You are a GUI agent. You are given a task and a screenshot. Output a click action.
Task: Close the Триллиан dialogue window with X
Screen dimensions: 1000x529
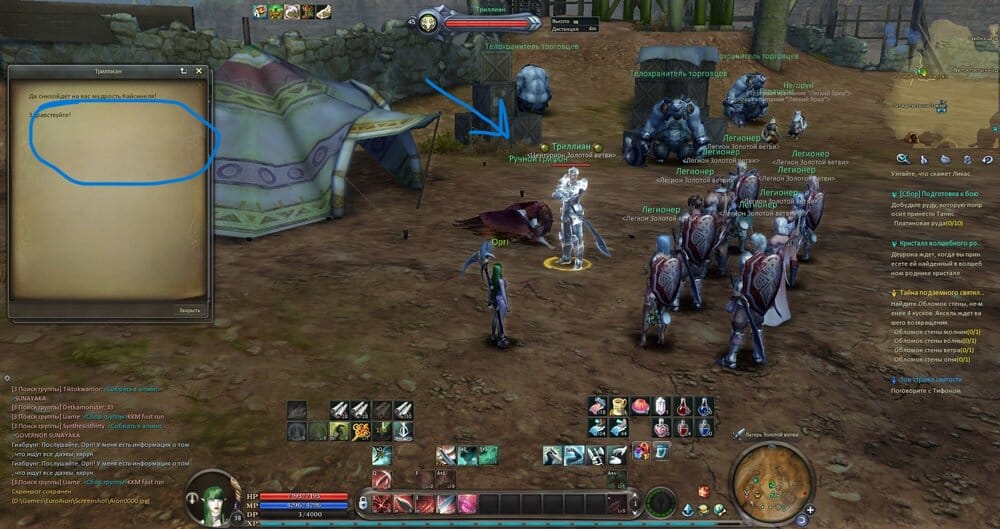199,72
